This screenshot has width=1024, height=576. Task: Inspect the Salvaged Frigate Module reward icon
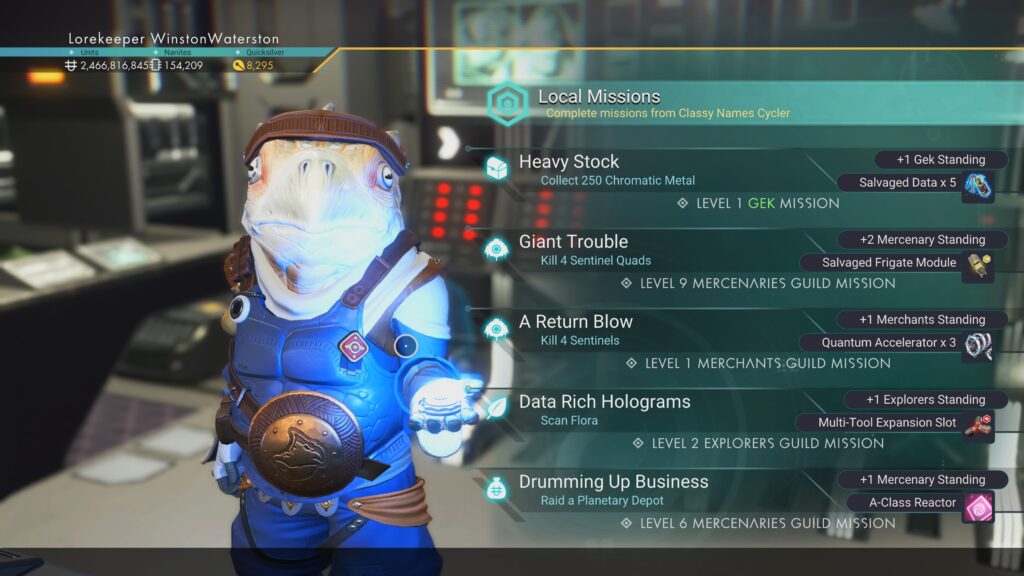click(978, 266)
